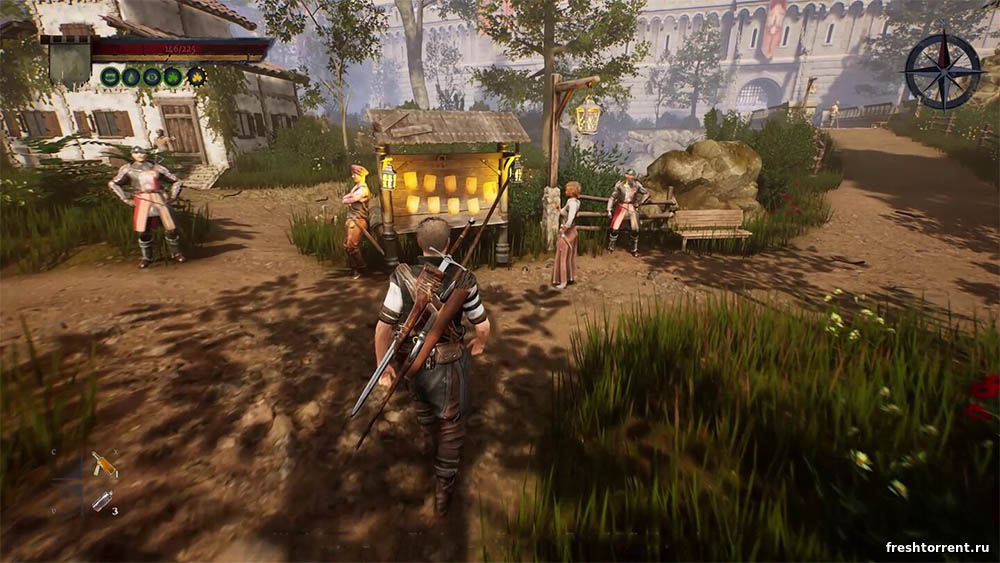Image resolution: width=1000 pixels, height=563 pixels.
Task: Select the water droplet status icon
Action: (x=131, y=76)
